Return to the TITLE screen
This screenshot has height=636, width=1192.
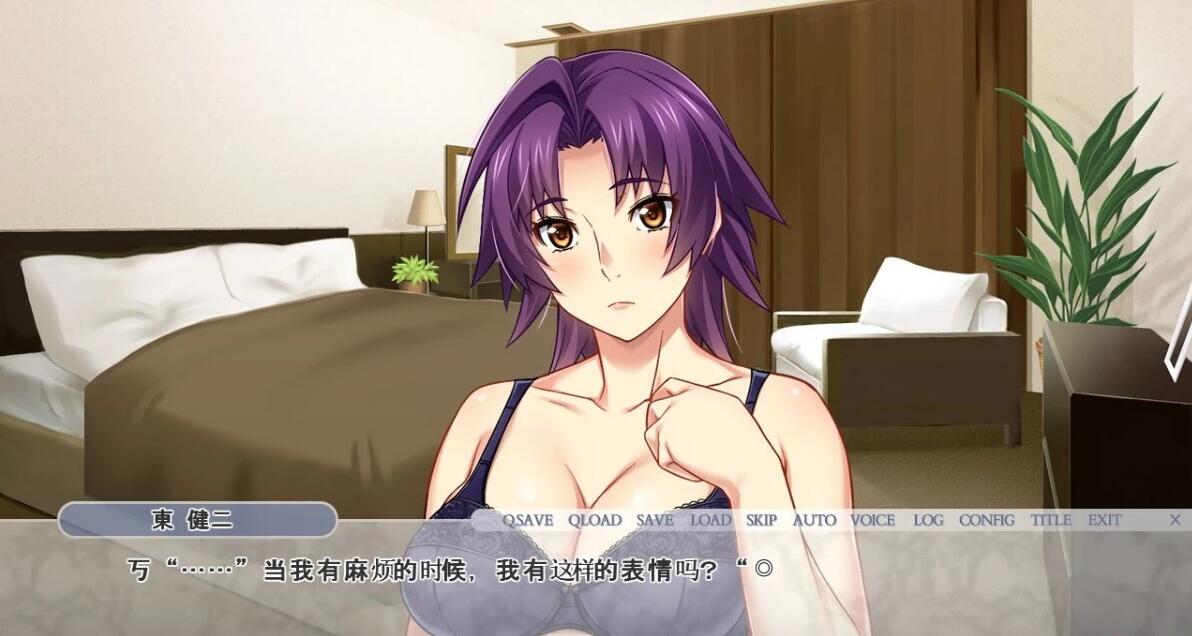tap(1051, 520)
